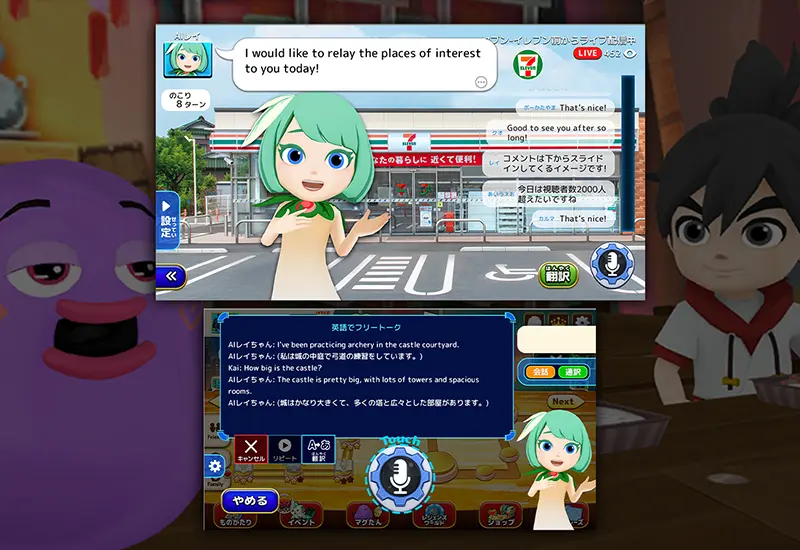Open the 設定 settings side tab
The image size is (800, 550).
(x=166, y=220)
